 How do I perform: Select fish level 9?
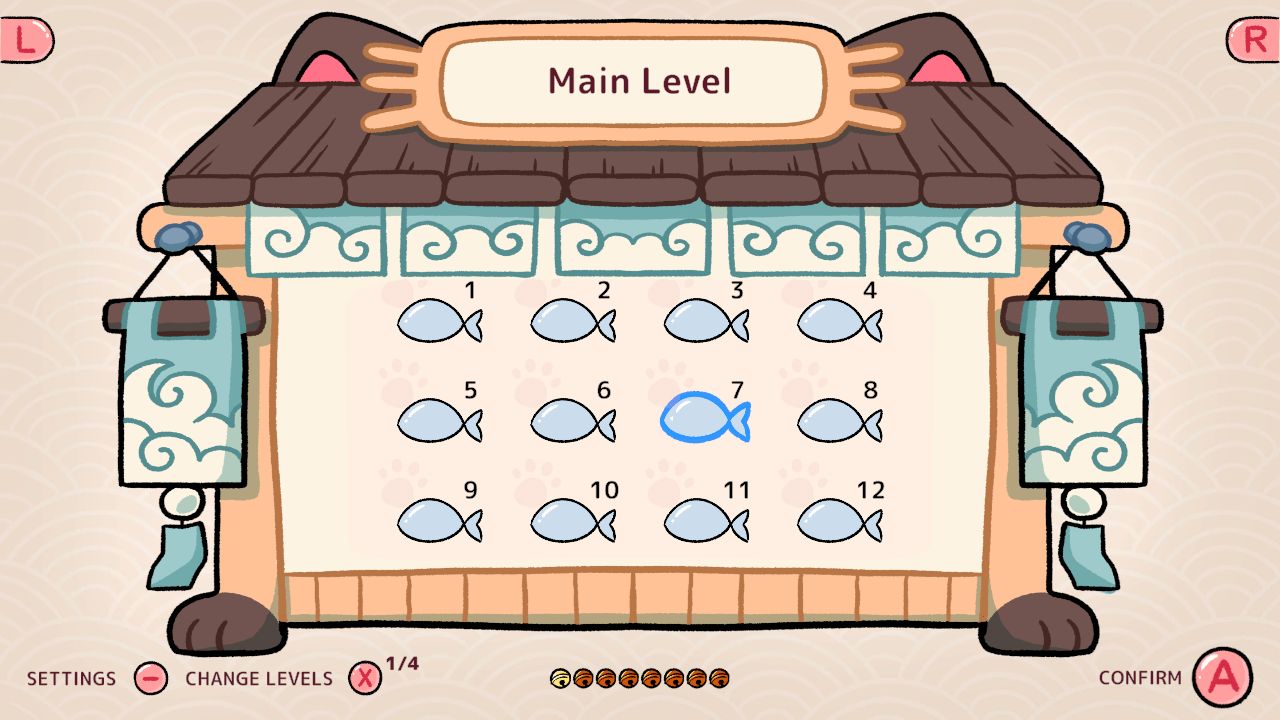440,521
